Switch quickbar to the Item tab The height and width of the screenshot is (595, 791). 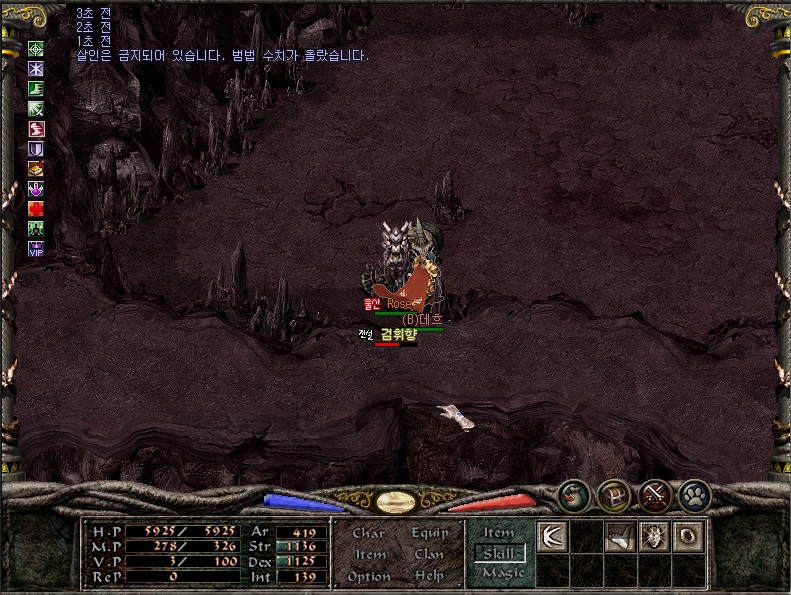(498, 533)
